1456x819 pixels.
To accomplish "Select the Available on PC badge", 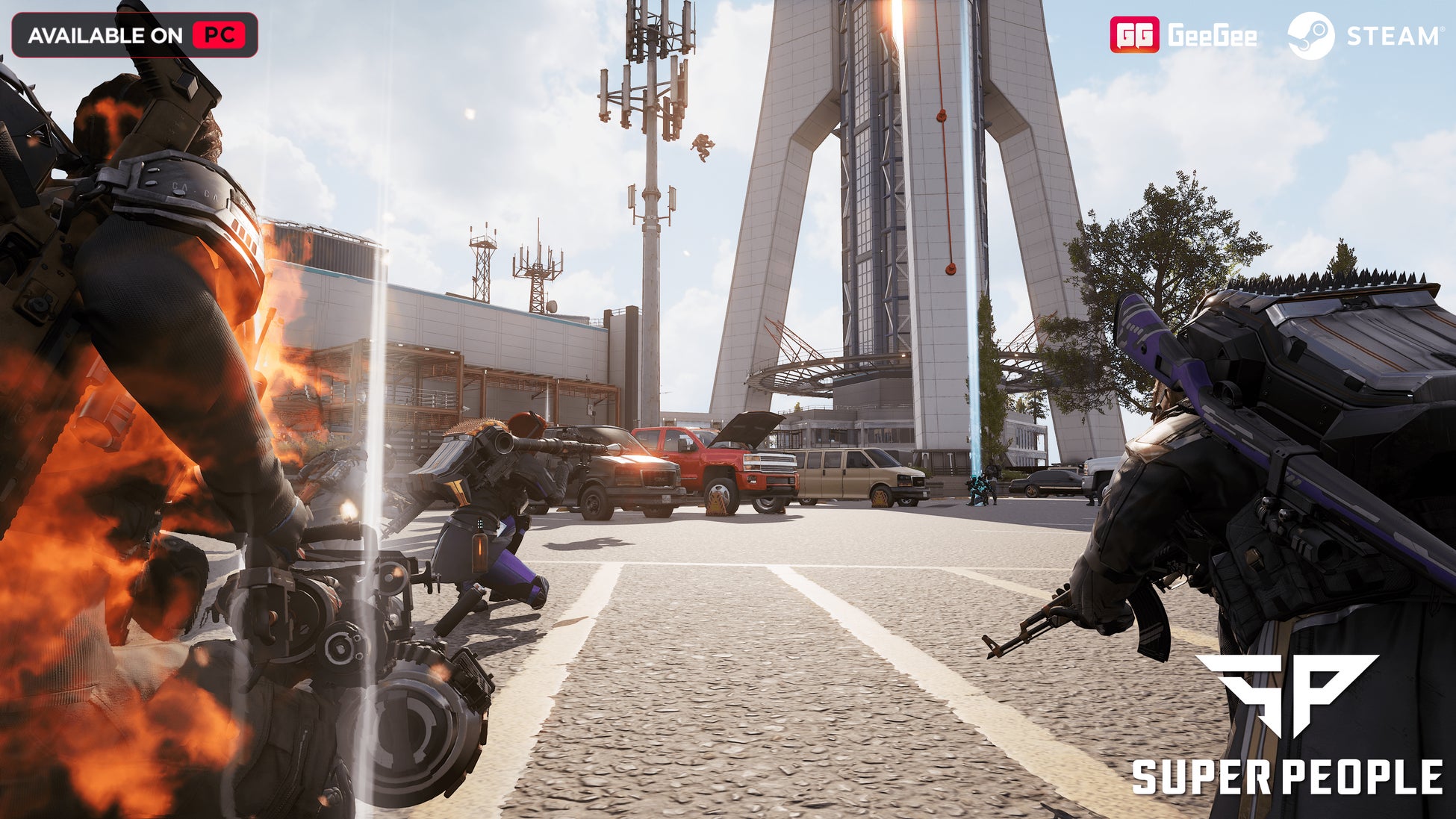I will 135,35.
